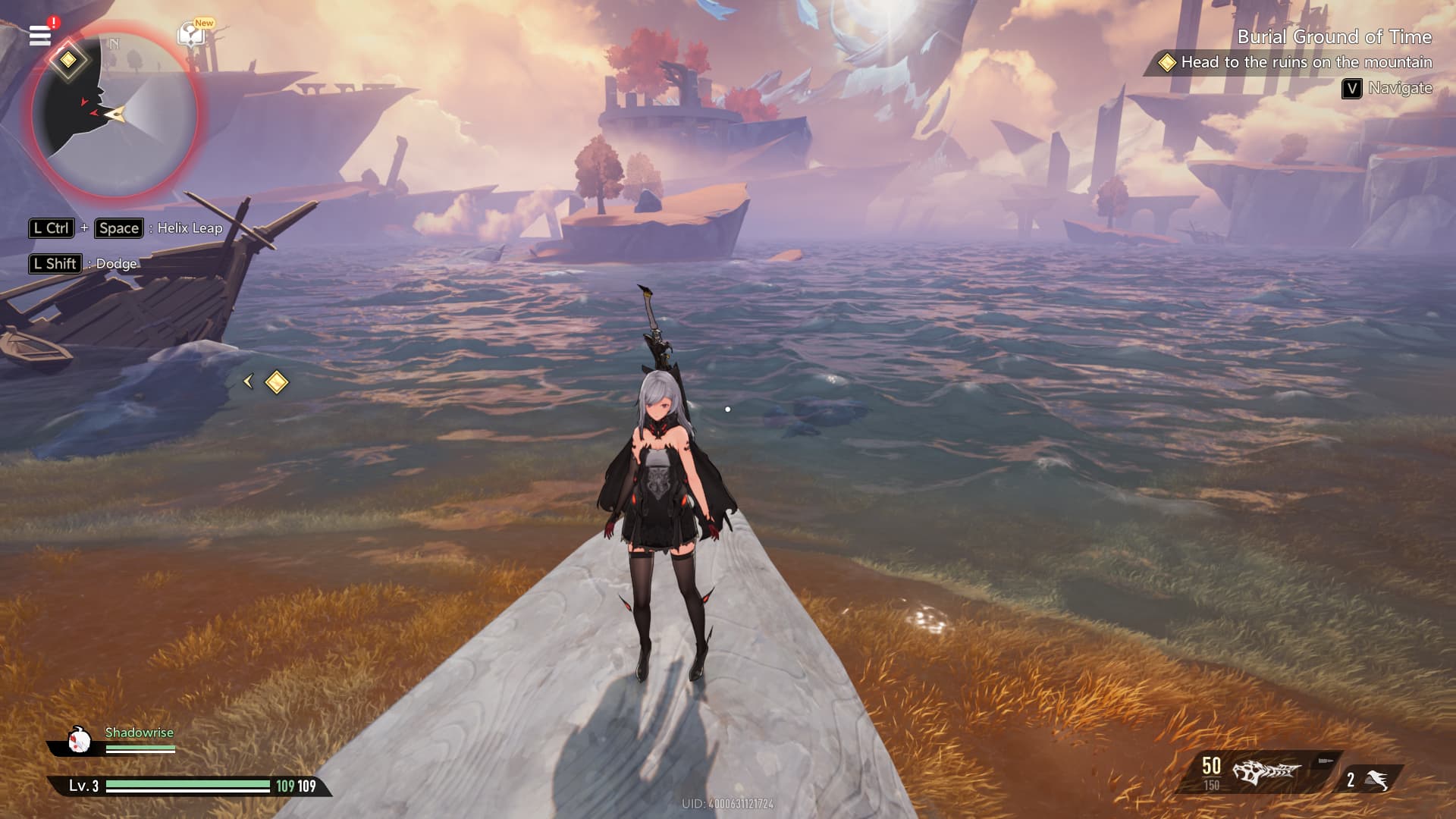Image resolution: width=1456 pixels, height=819 pixels.
Task: Select the ranged weapon icon with 50 ammo
Action: coord(1266,772)
